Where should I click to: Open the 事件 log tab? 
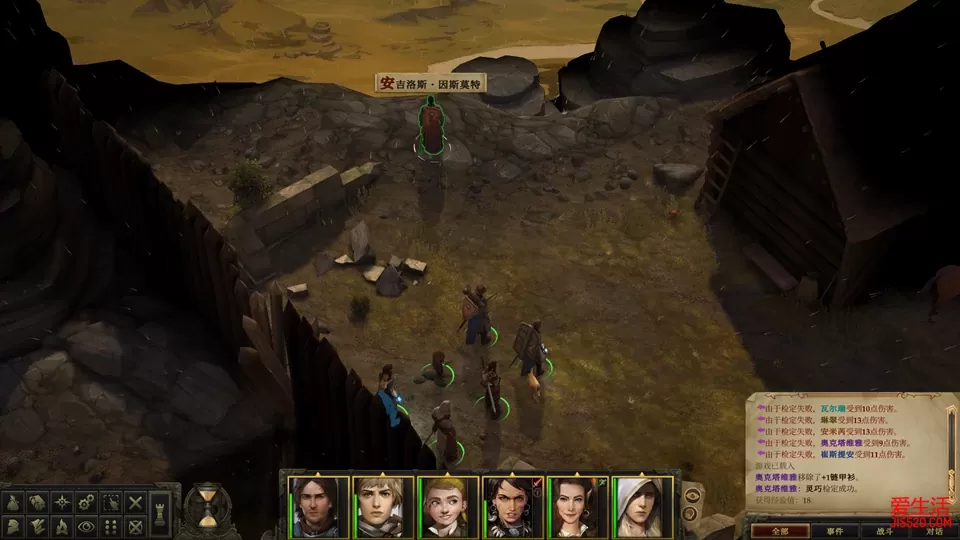pos(834,531)
